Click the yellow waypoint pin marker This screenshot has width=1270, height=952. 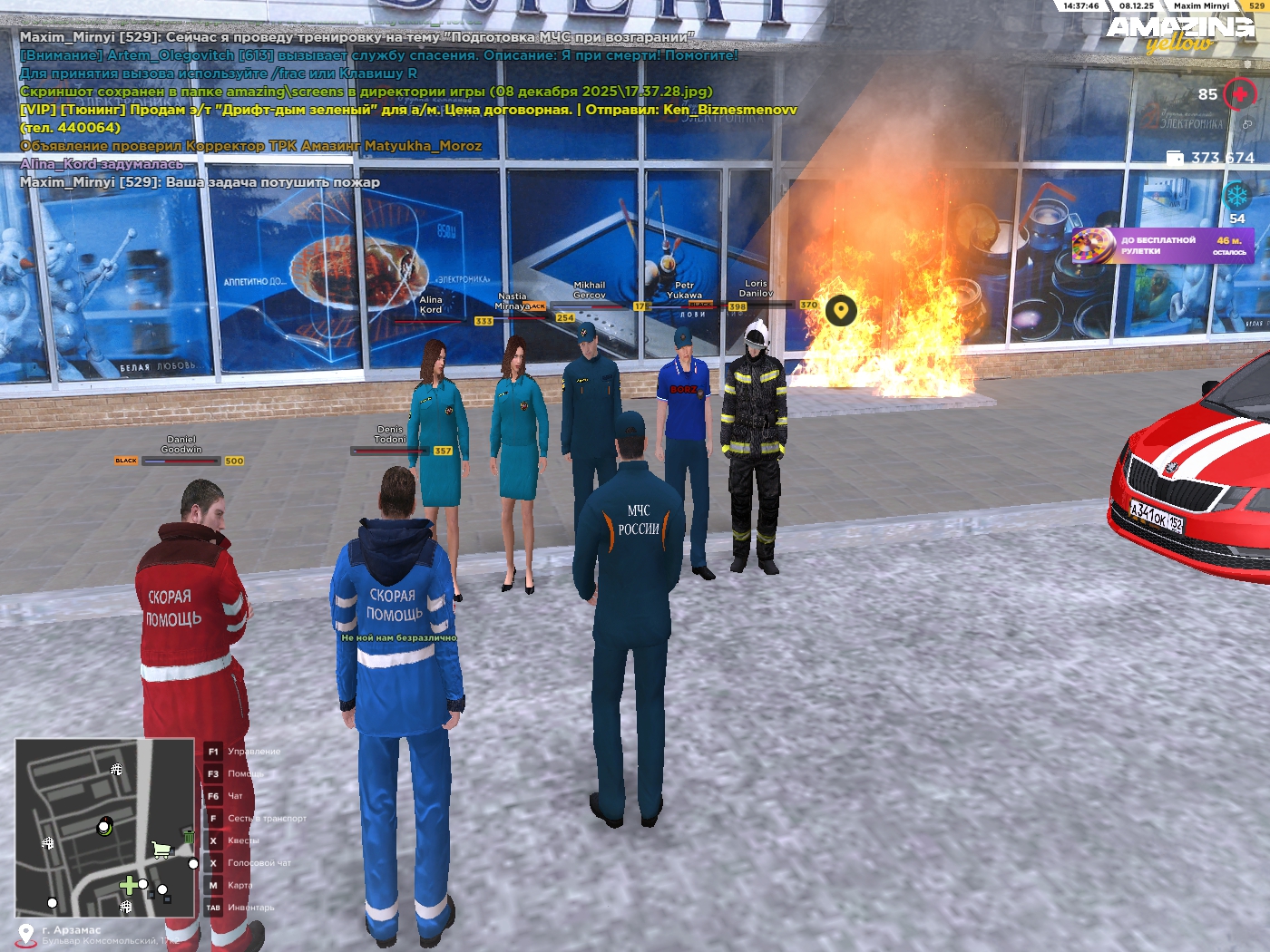click(x=841, y=311)
